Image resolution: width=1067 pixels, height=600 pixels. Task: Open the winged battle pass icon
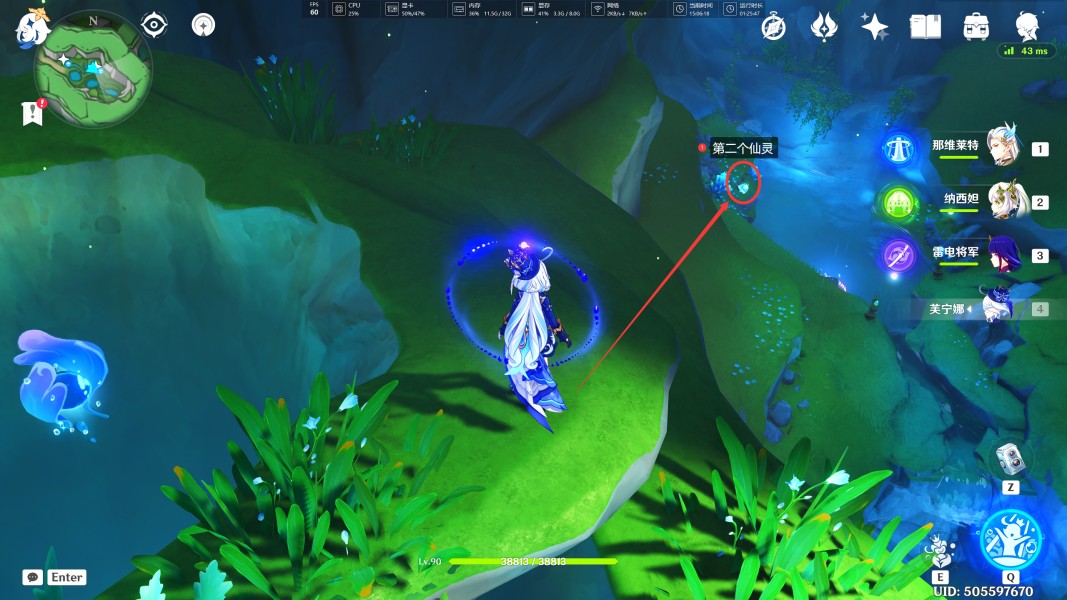tap(823, 27)
